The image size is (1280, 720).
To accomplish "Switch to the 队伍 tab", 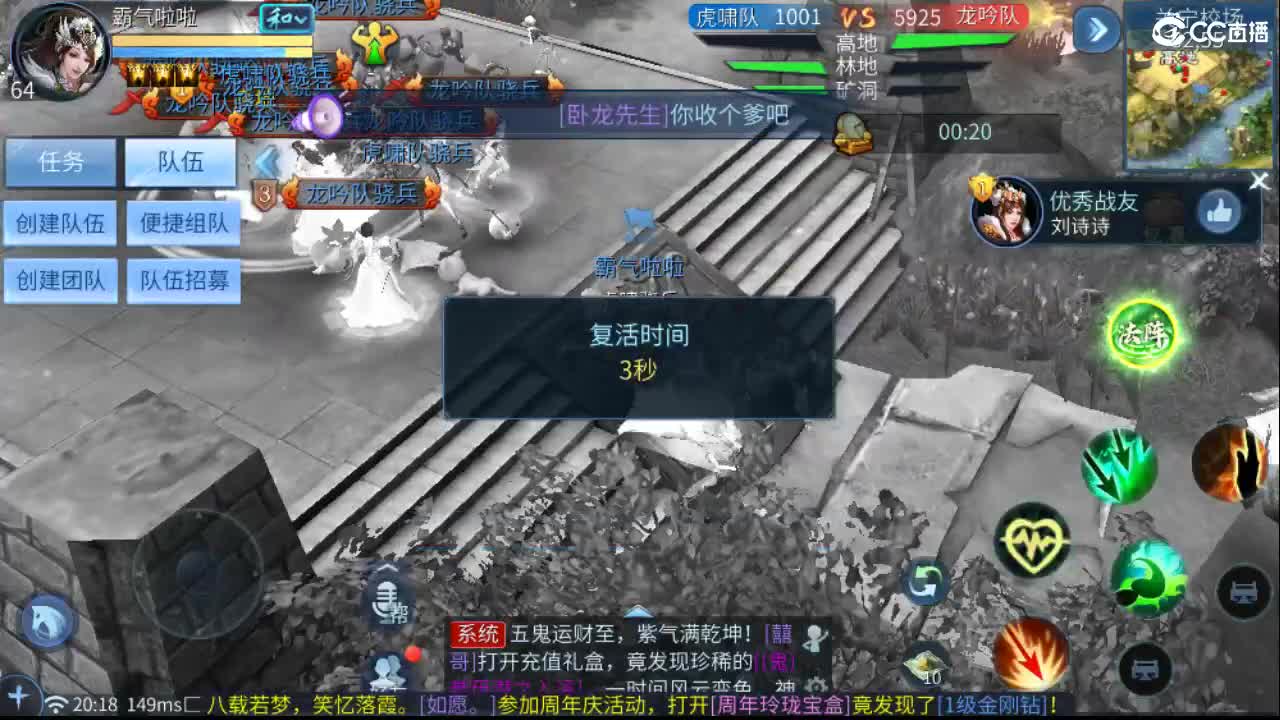I will pyautogui.click(x=180, y=162).
